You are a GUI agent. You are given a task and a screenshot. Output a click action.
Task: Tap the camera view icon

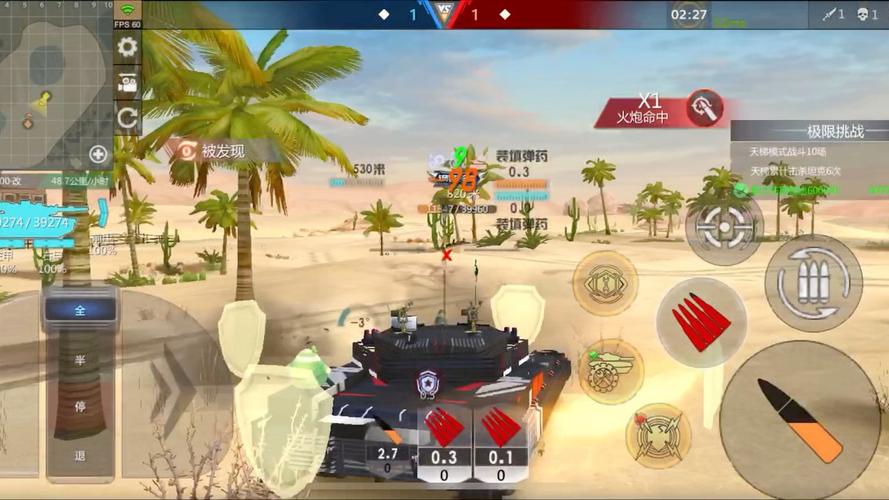point(127,84)
